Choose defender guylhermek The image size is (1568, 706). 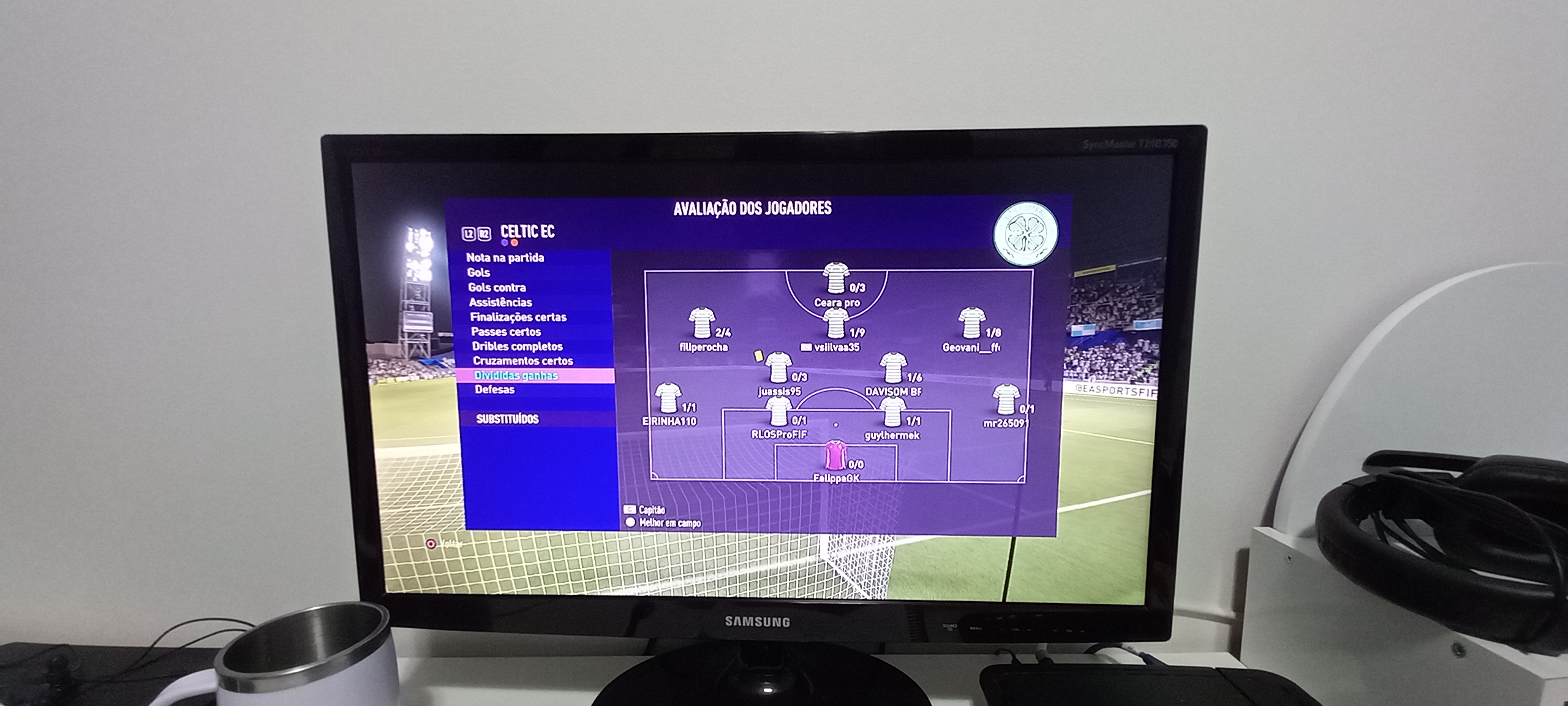tap(892, 412)
